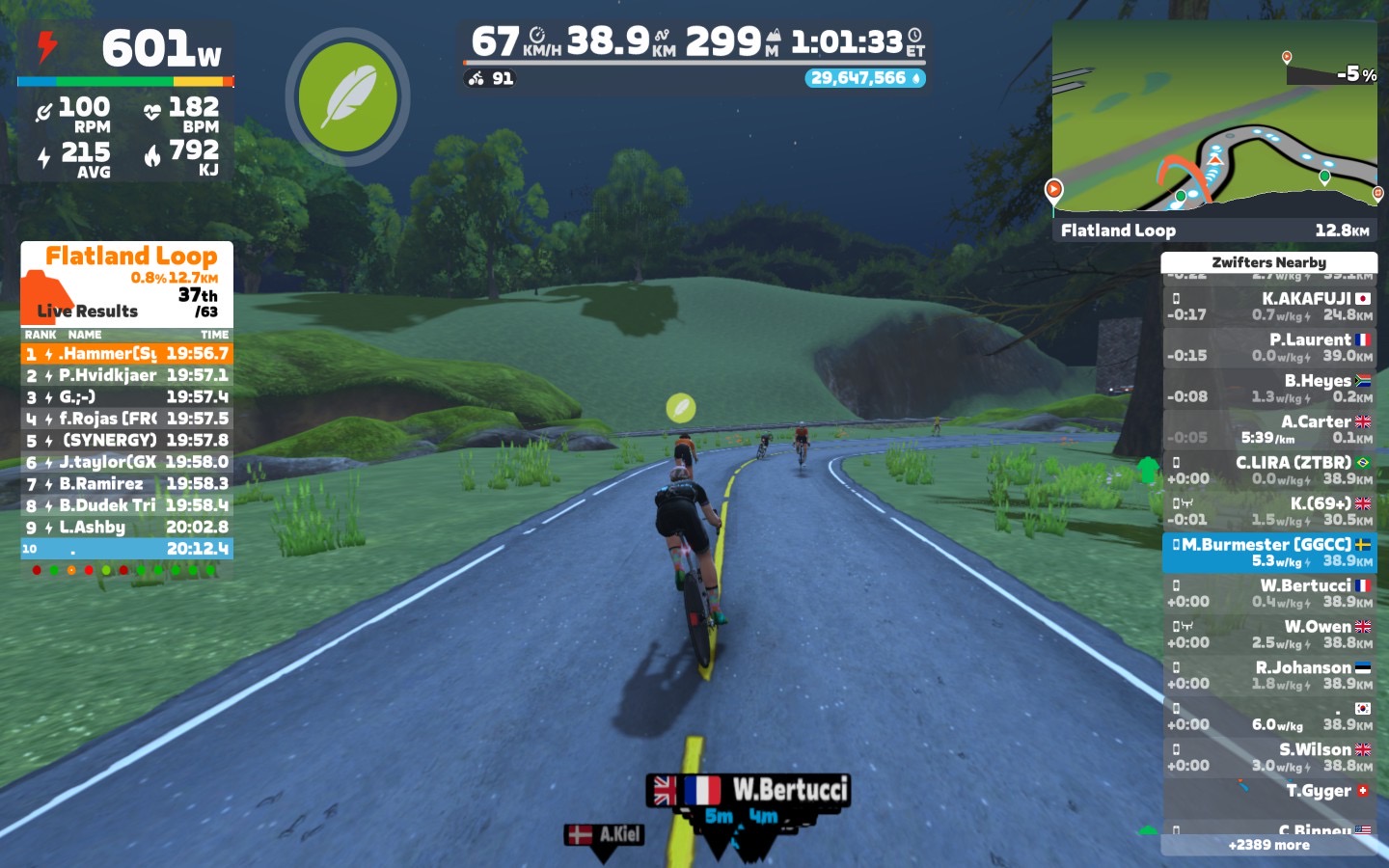Select W.Owen from Zwifters Nearby
Image resolution: width=1389 pixels, height=868 pixels.
coord(1268,635)
